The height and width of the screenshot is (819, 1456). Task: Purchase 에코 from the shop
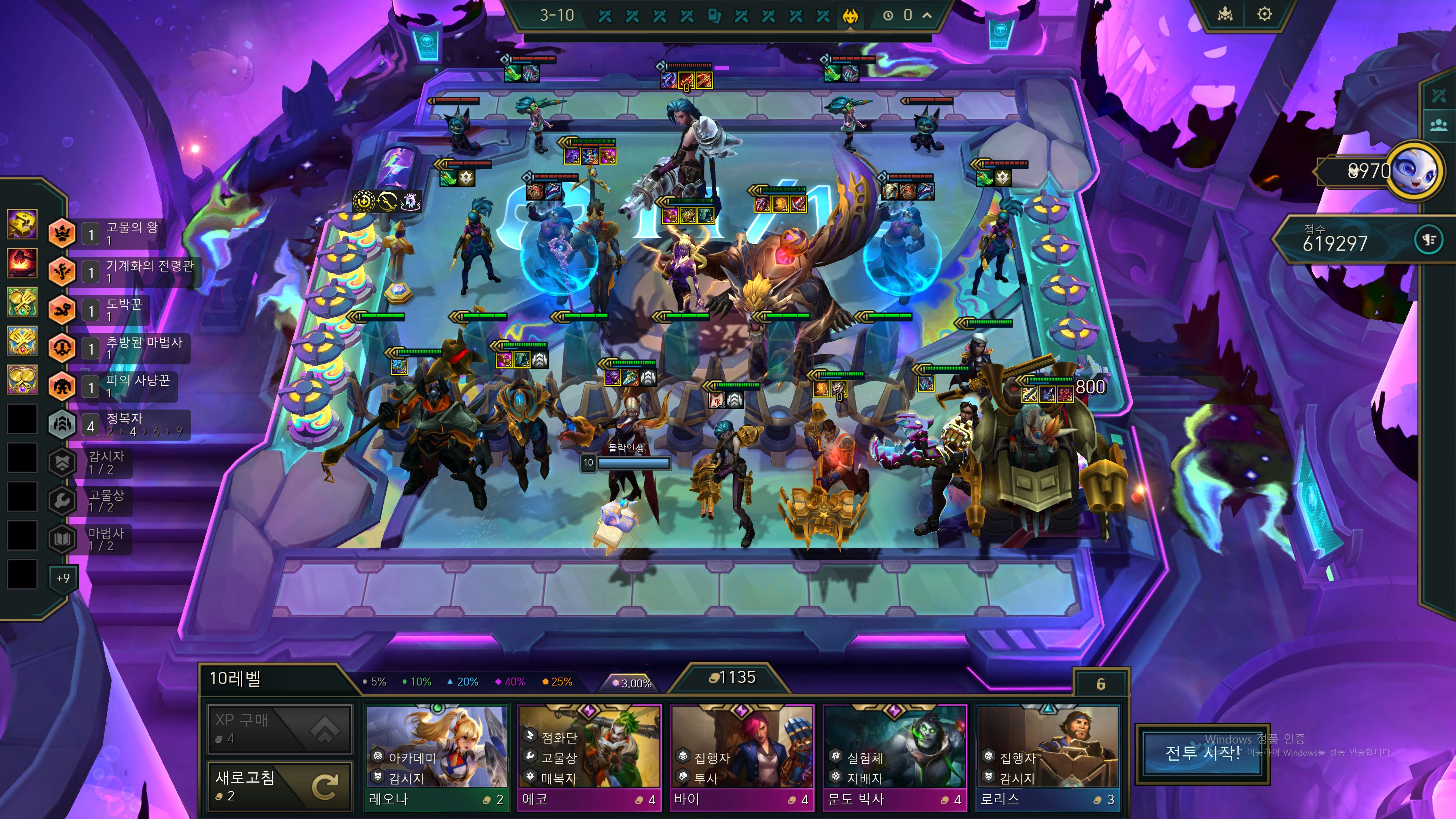[589, 756]
